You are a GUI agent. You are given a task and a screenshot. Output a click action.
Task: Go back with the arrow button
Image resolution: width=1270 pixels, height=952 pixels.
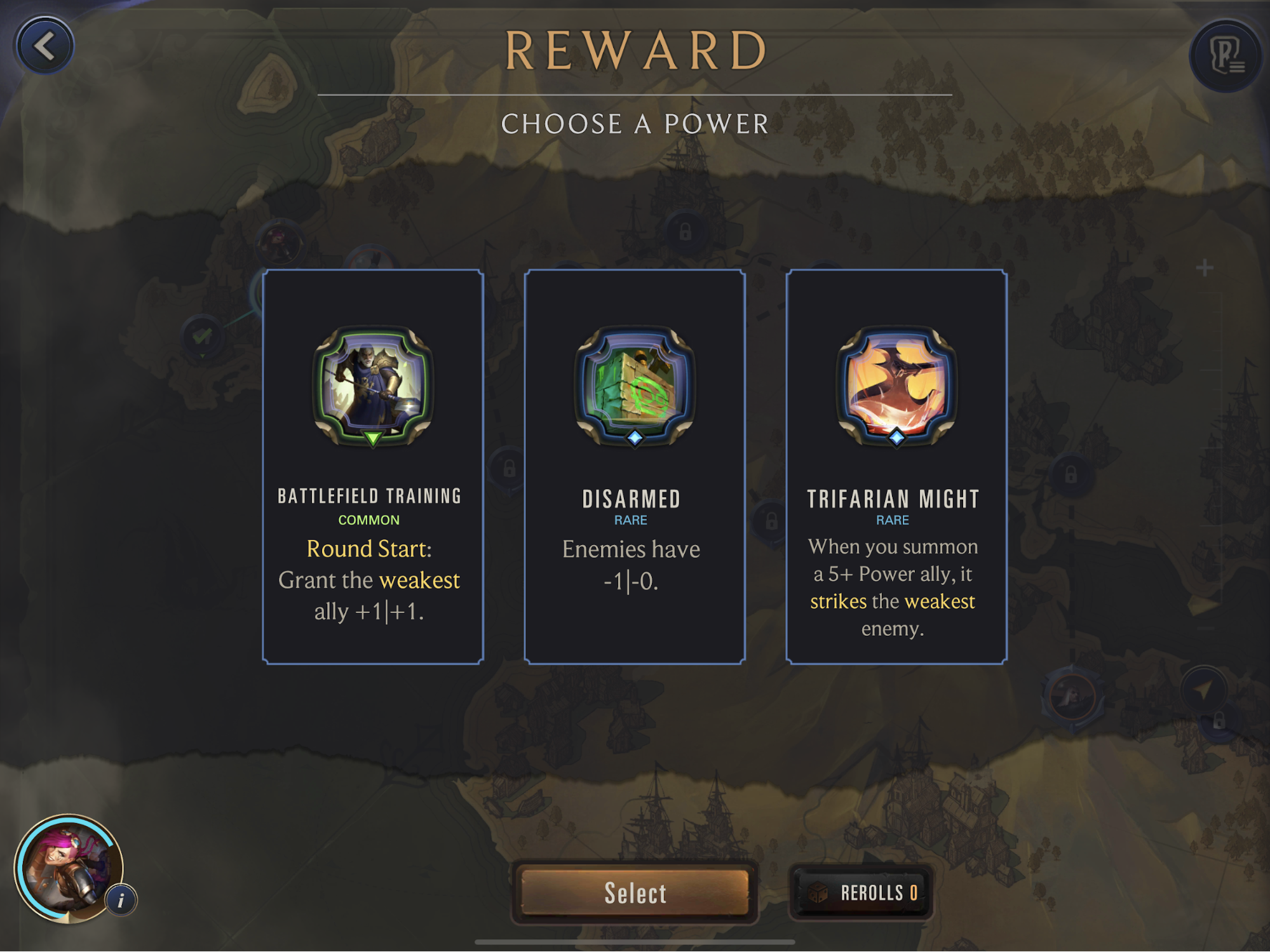click(x=44, y=46)
